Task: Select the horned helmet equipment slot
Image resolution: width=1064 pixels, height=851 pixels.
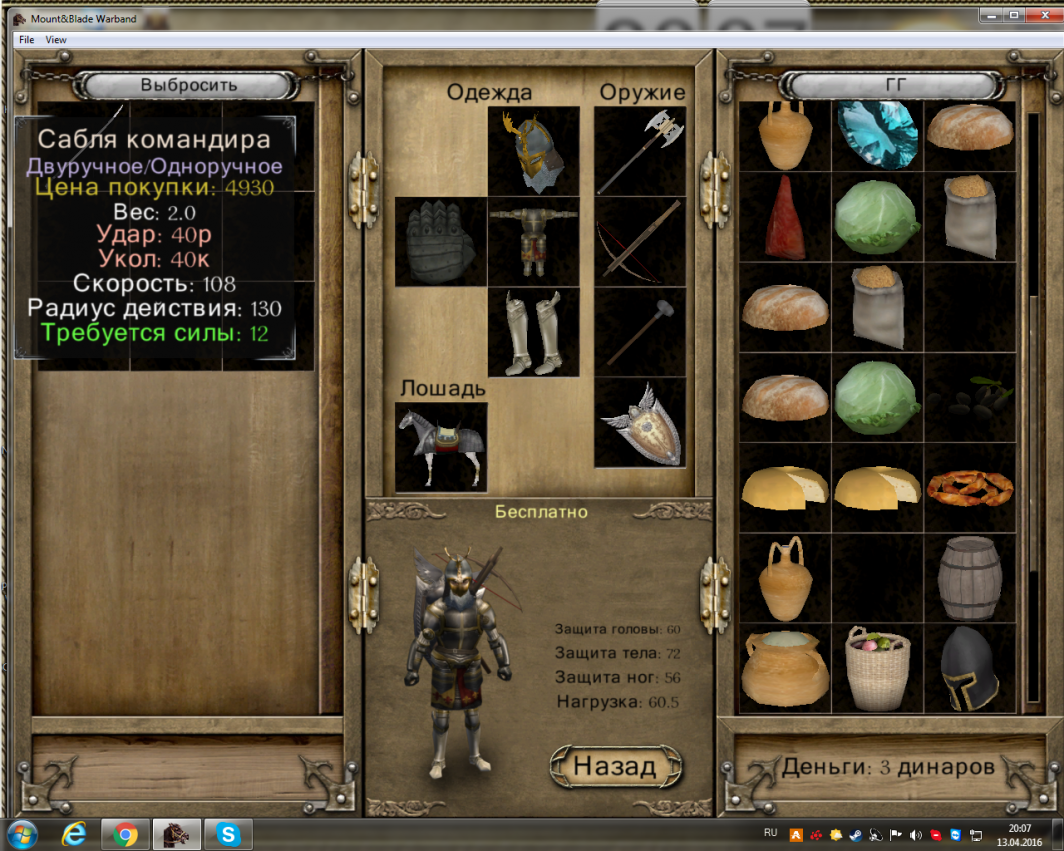Action: (534, 152)
